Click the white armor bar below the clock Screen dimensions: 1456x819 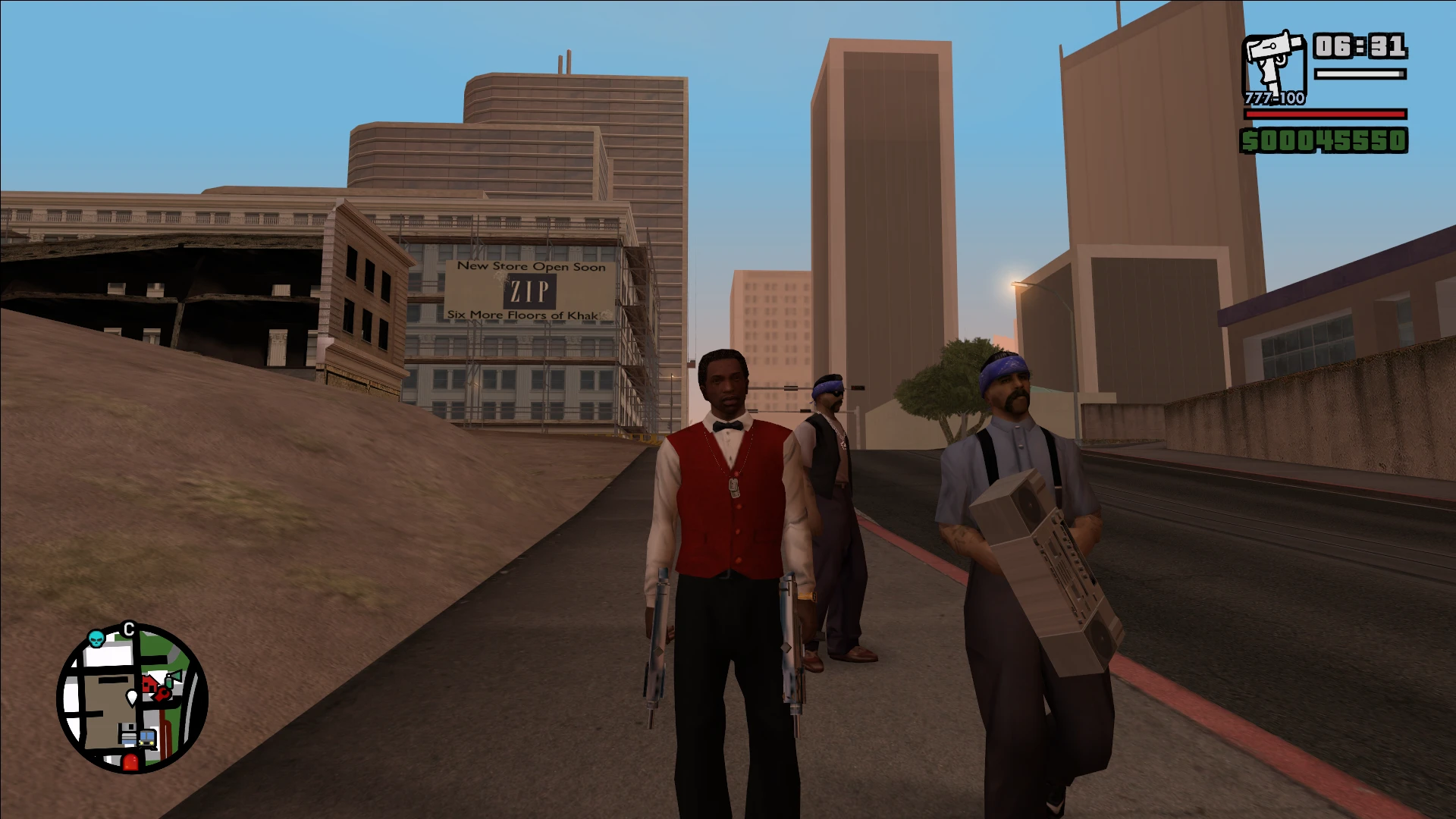point(1360,74)
